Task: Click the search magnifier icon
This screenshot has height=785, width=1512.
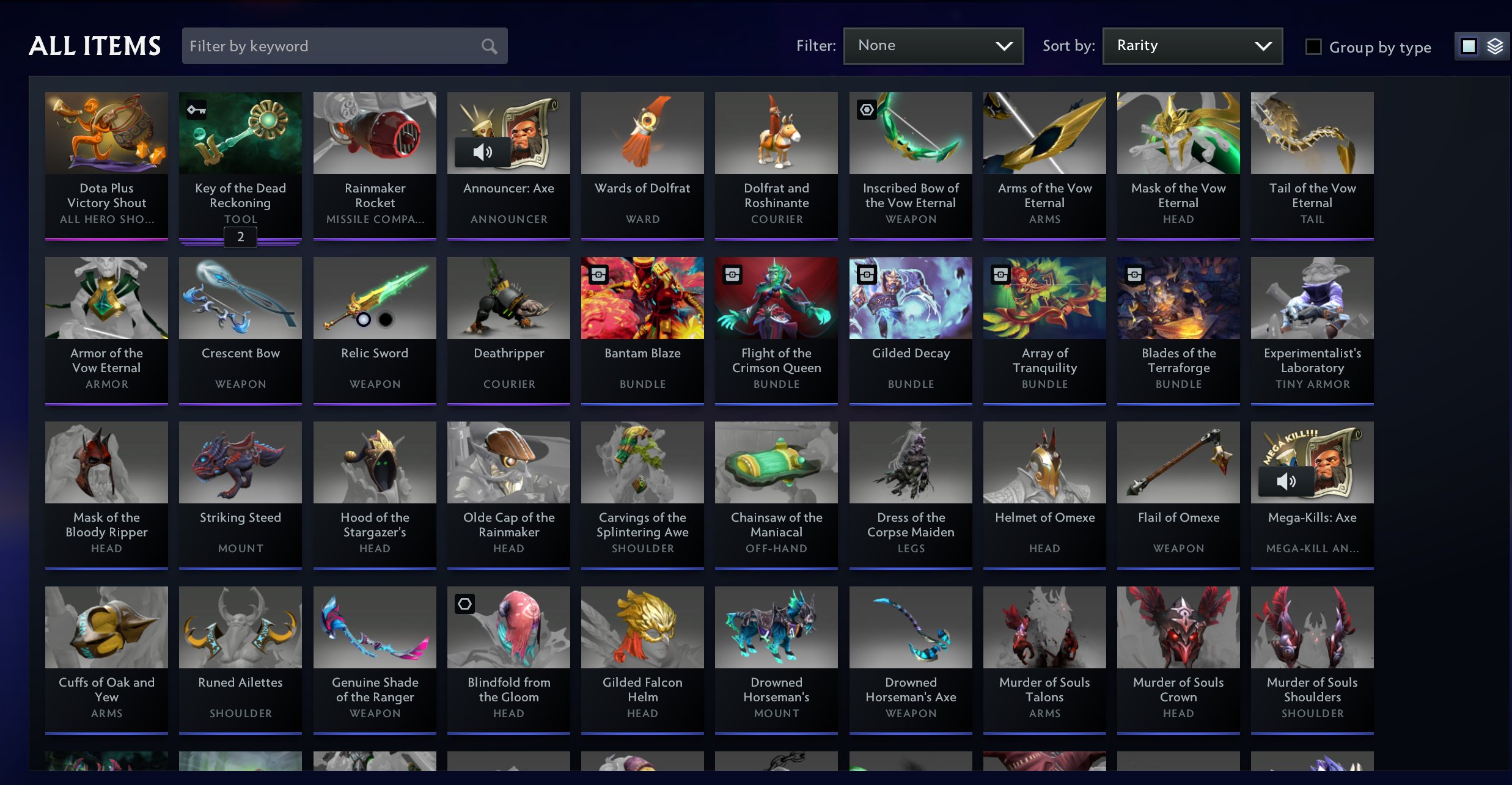Action: click(488, 45)
